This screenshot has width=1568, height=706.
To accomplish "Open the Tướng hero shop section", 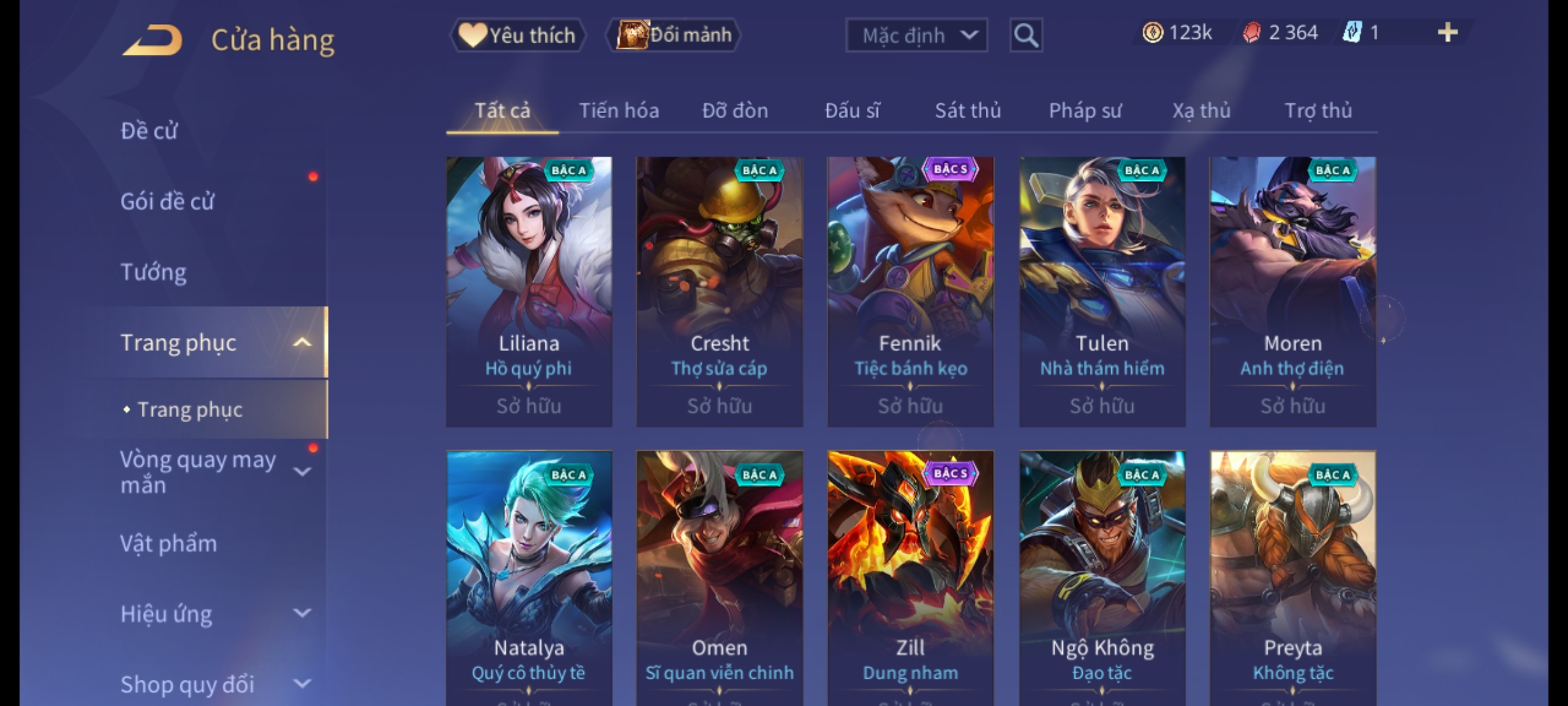I will pos(154,272).
